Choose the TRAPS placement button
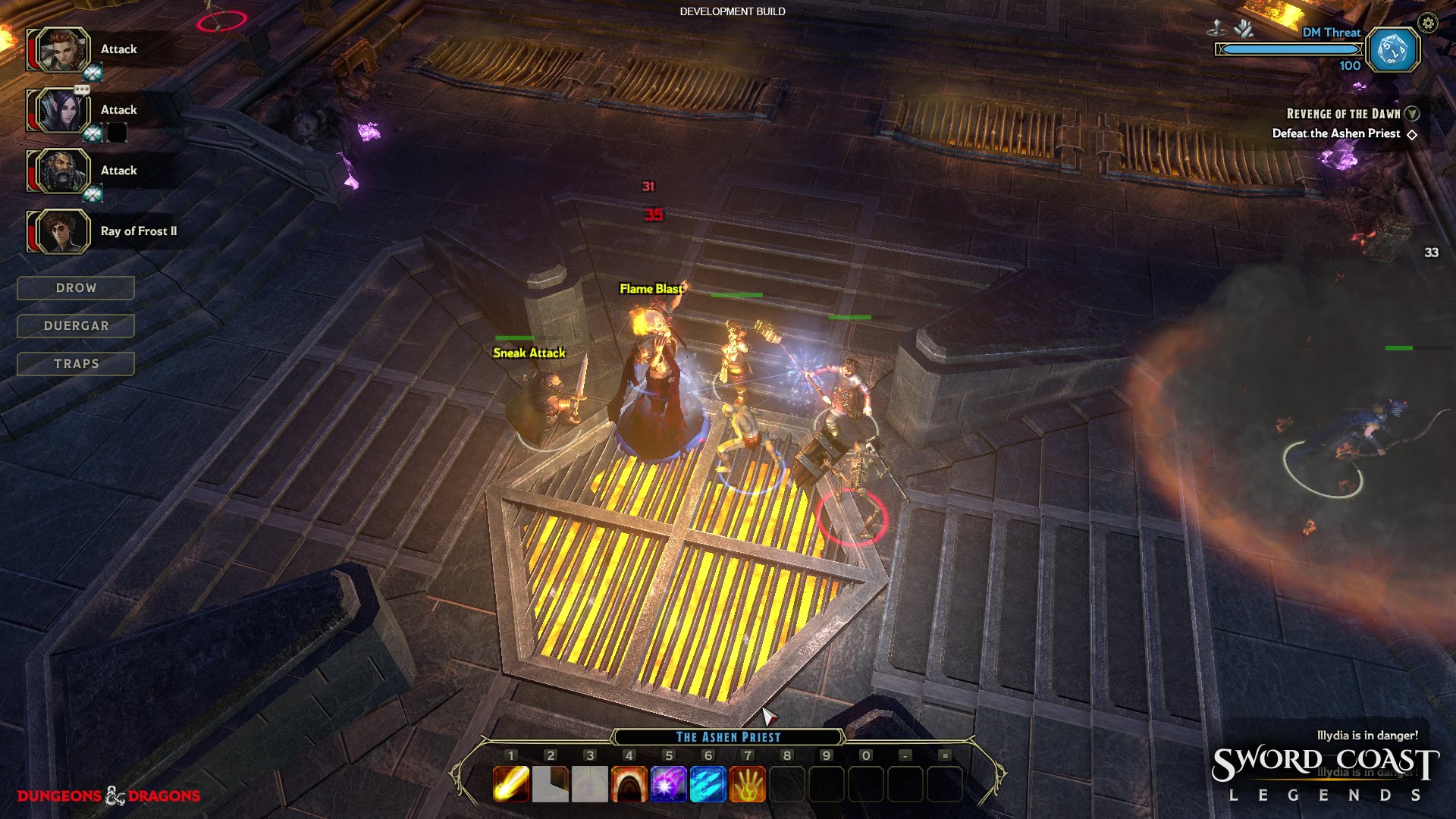The height and width of the screenshot is (819, 1456). pos(76,364)
